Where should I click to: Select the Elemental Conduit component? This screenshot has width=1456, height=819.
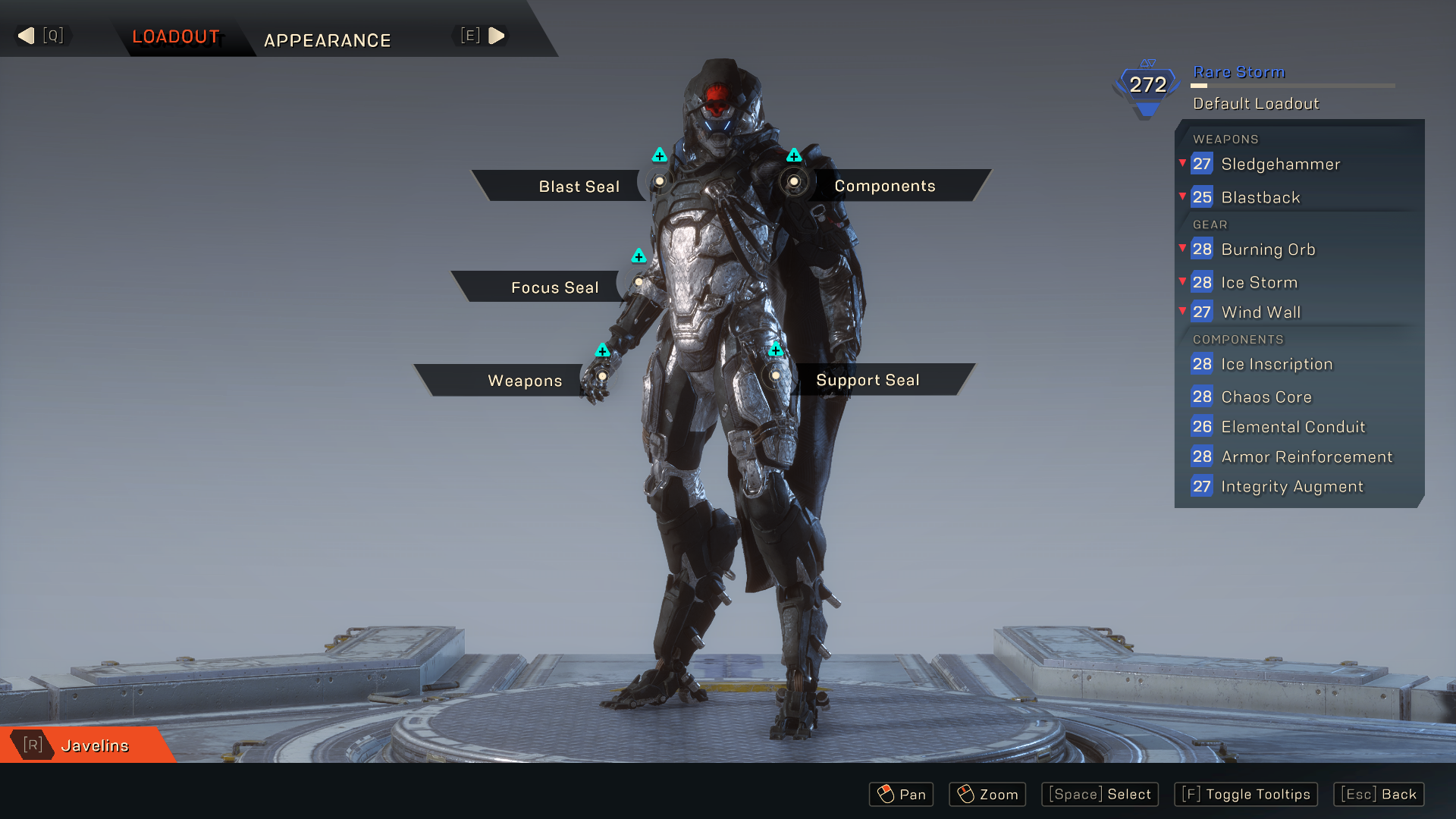click(1292, 427)
